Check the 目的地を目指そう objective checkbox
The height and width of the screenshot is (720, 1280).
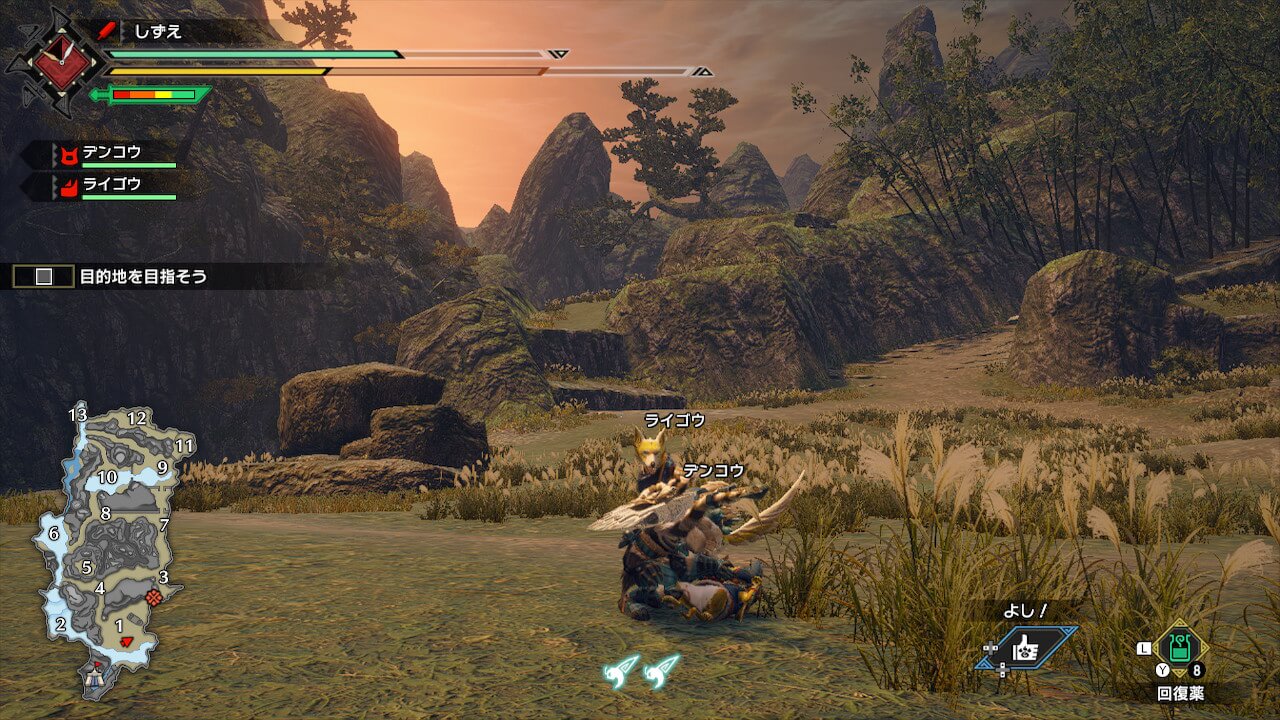click(x=44, y=277)
